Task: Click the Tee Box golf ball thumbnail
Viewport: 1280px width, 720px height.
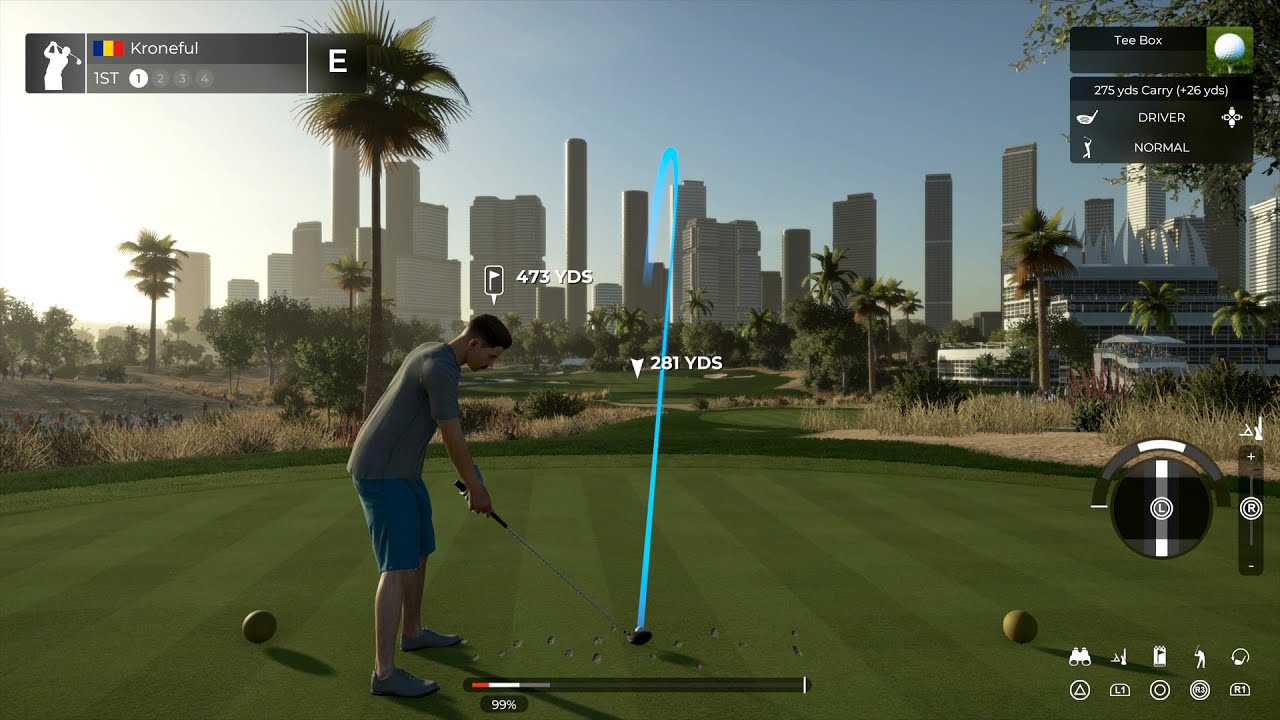Action: 1229,49
